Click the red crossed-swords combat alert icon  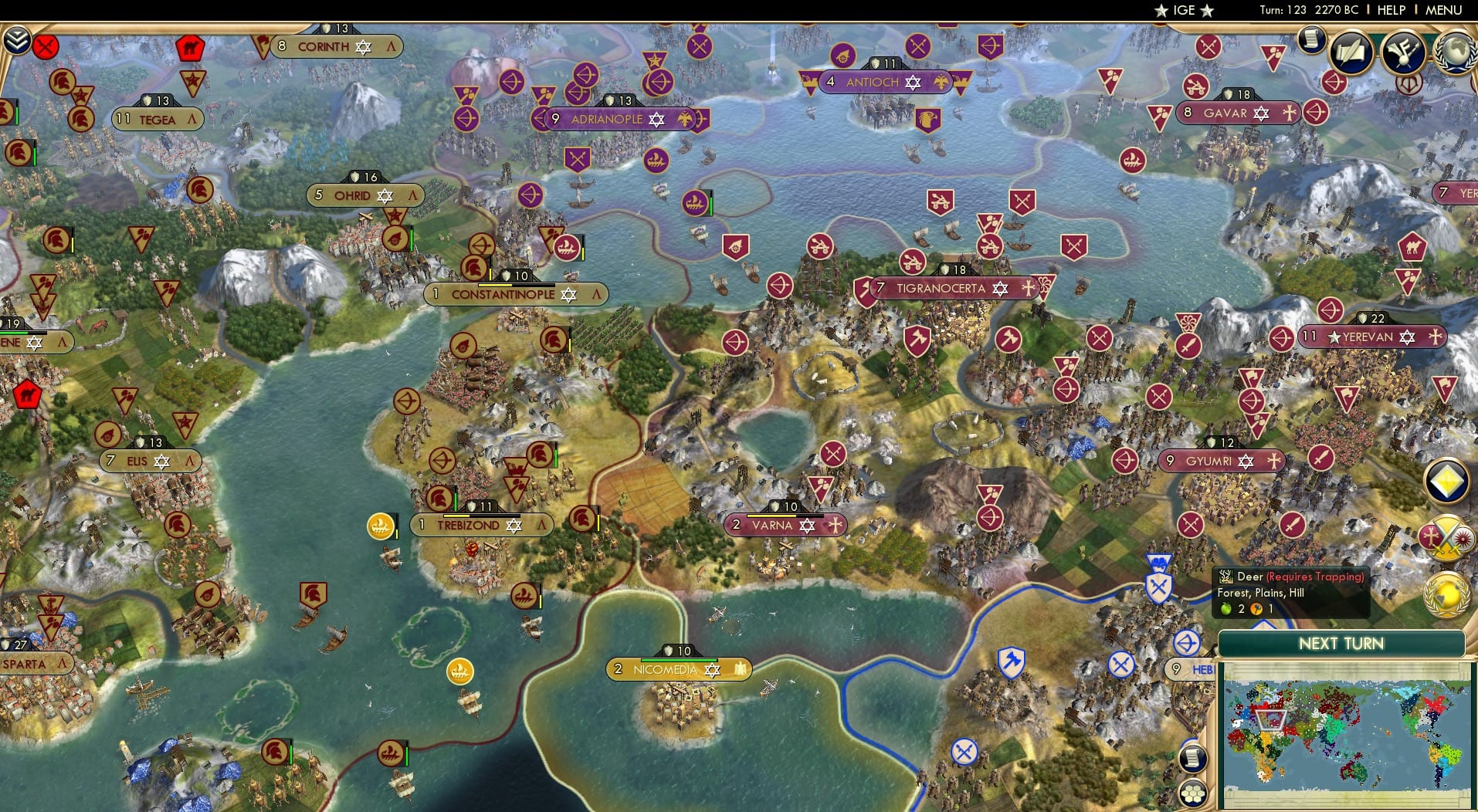pyautogui.click(x=46, y=46)
